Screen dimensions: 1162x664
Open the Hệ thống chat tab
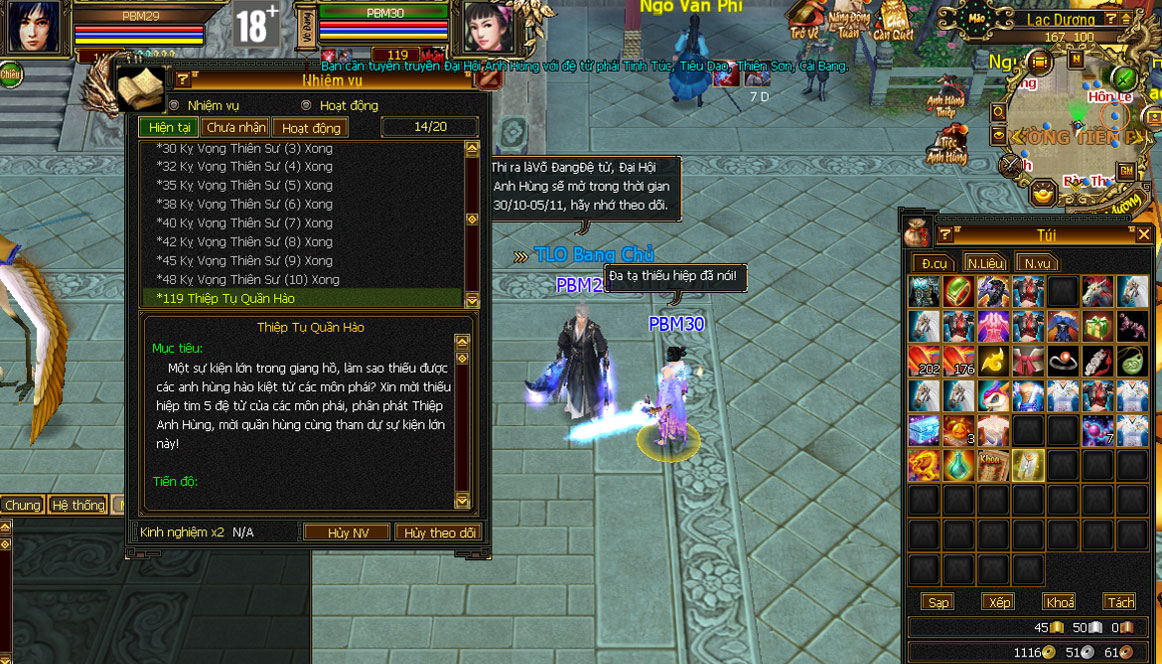(x=78, y=505)
